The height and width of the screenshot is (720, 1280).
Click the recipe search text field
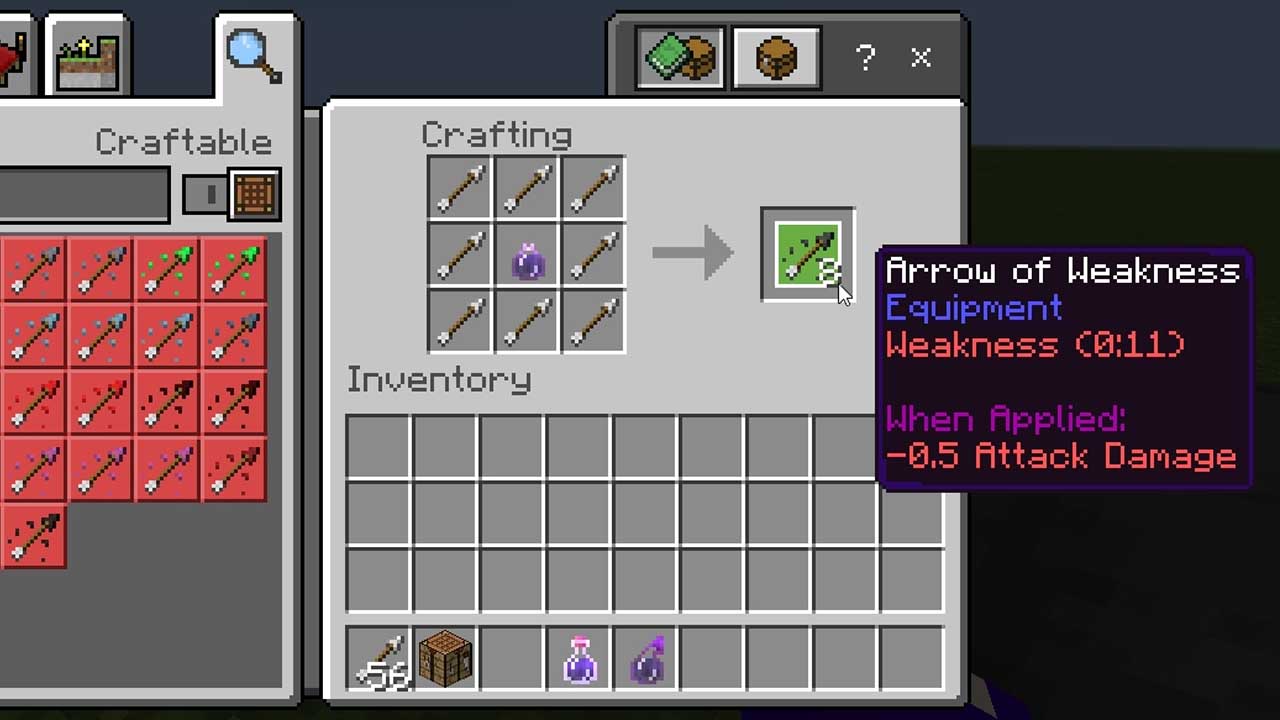(85, 194)
